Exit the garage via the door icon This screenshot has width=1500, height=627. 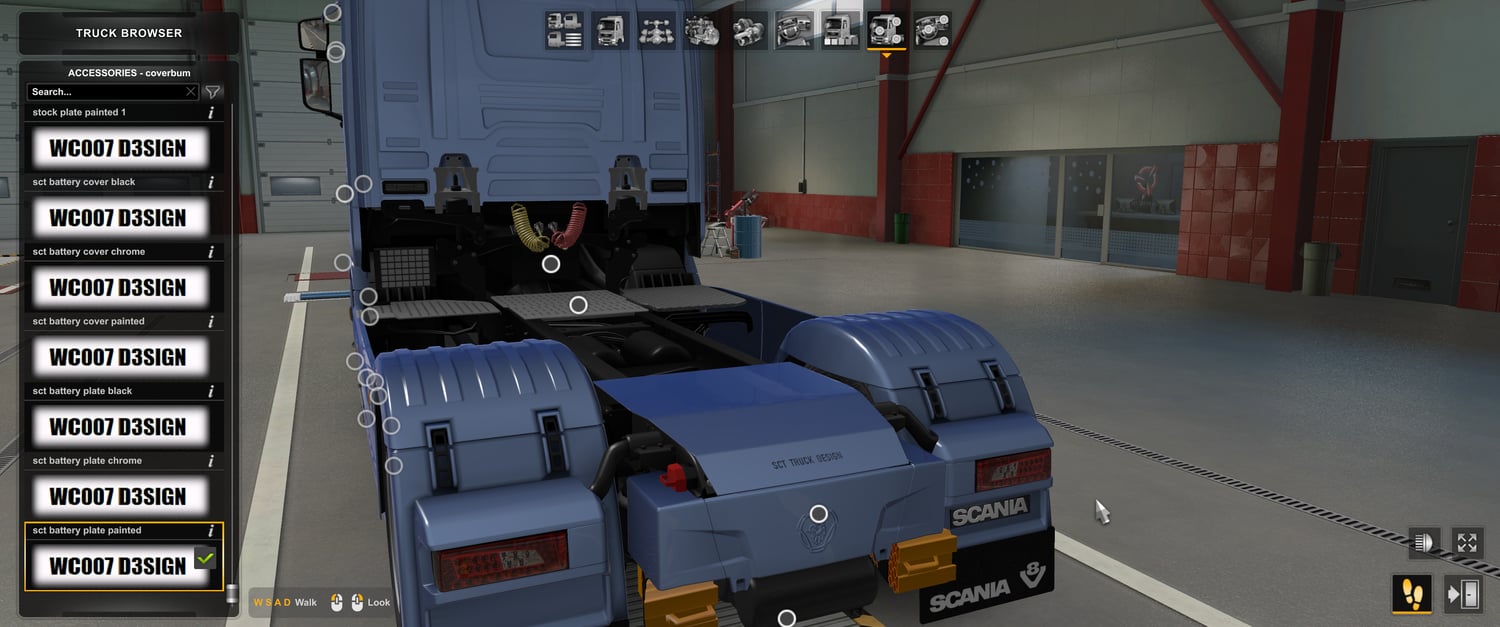1463,594
